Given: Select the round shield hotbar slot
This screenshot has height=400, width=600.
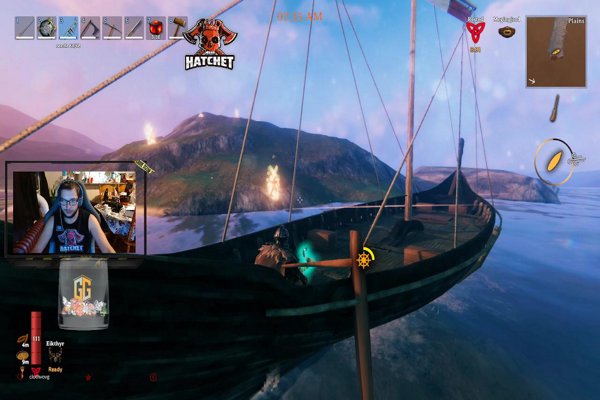Looking at the screenshot, I should (47, 27).
